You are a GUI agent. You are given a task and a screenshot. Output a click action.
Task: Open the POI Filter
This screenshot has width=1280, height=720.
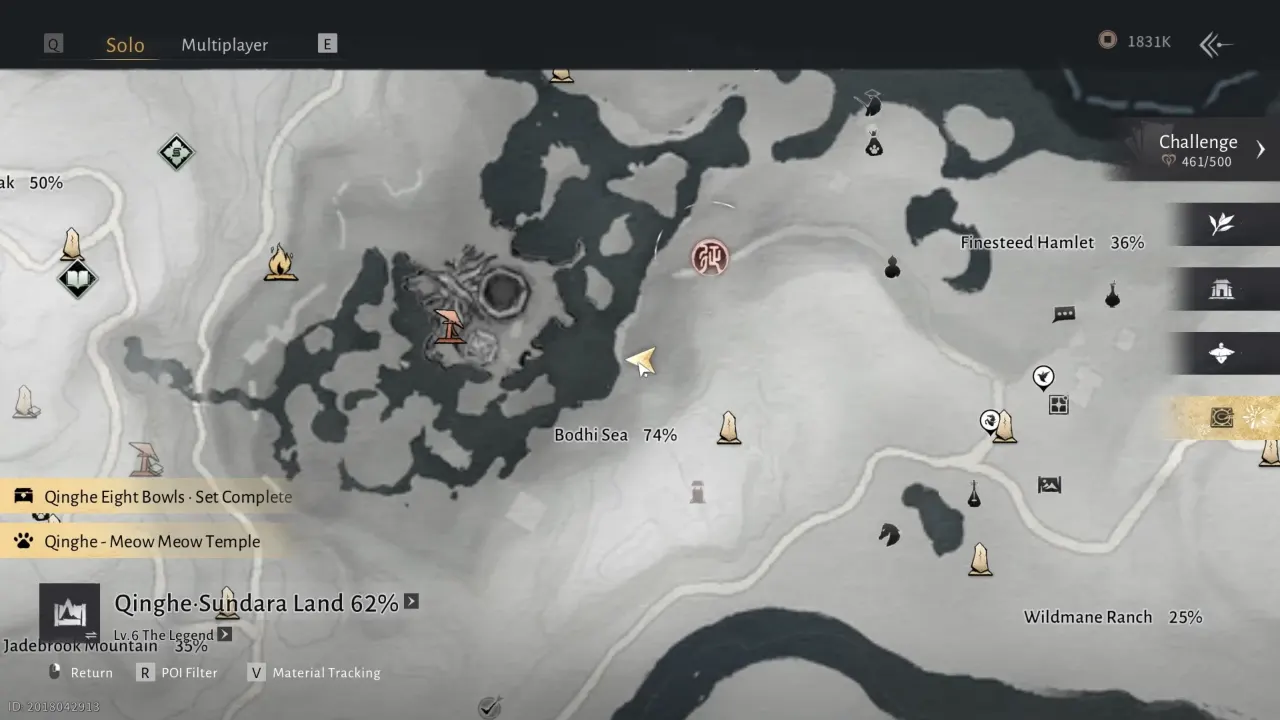coord(190,672)
